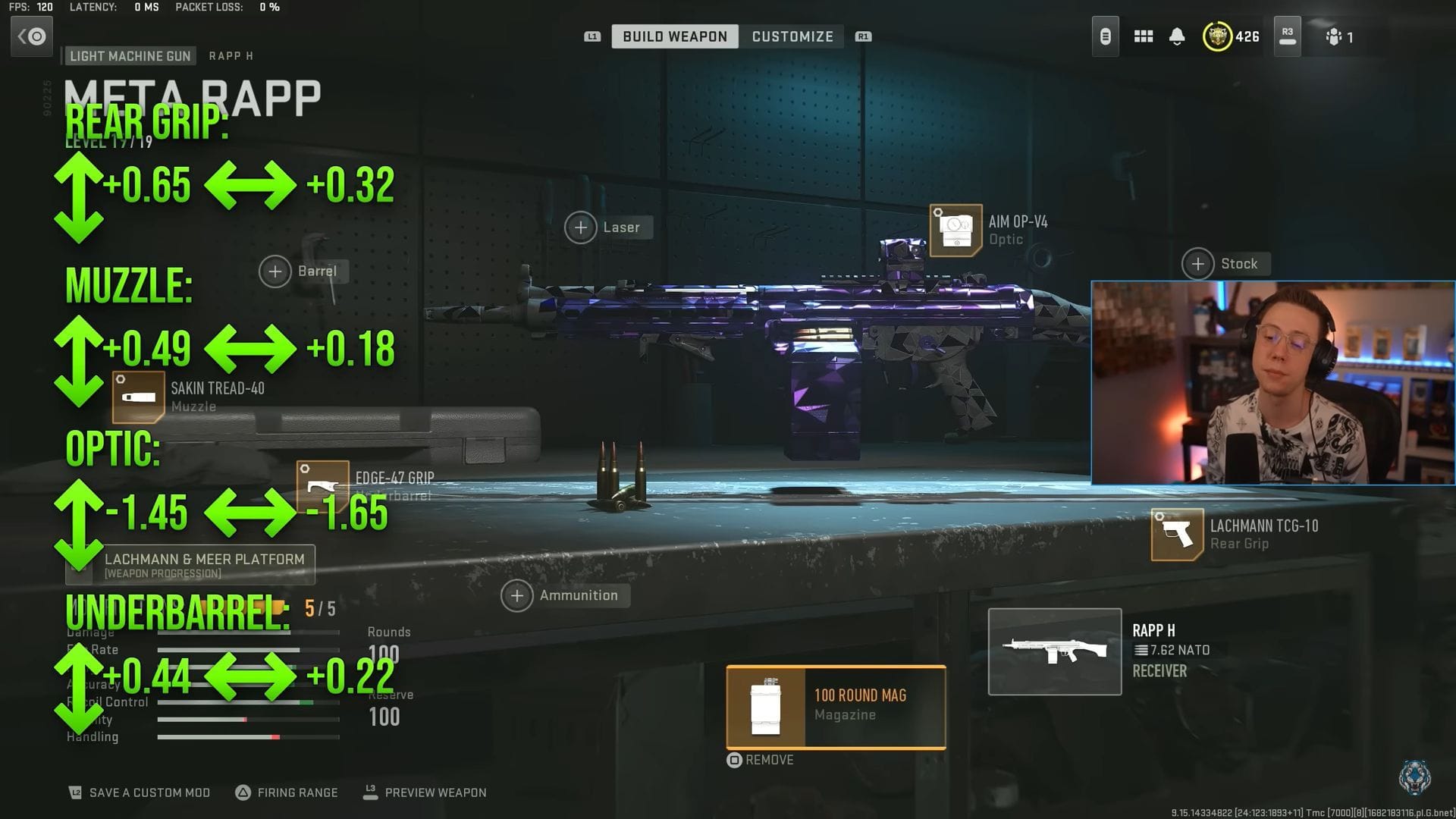
Task: Select the AIM OP-V4 optic attachment
Action: click(955, 230)
